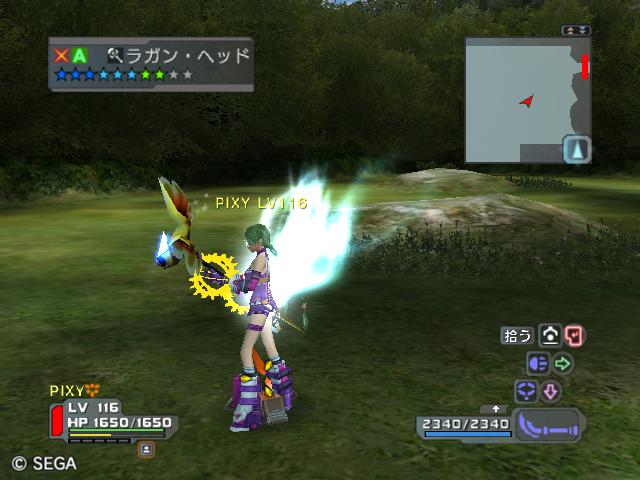Open the ラガン・ヘッド target info panel
Viewport: 640px width, 480px height.
150,64
